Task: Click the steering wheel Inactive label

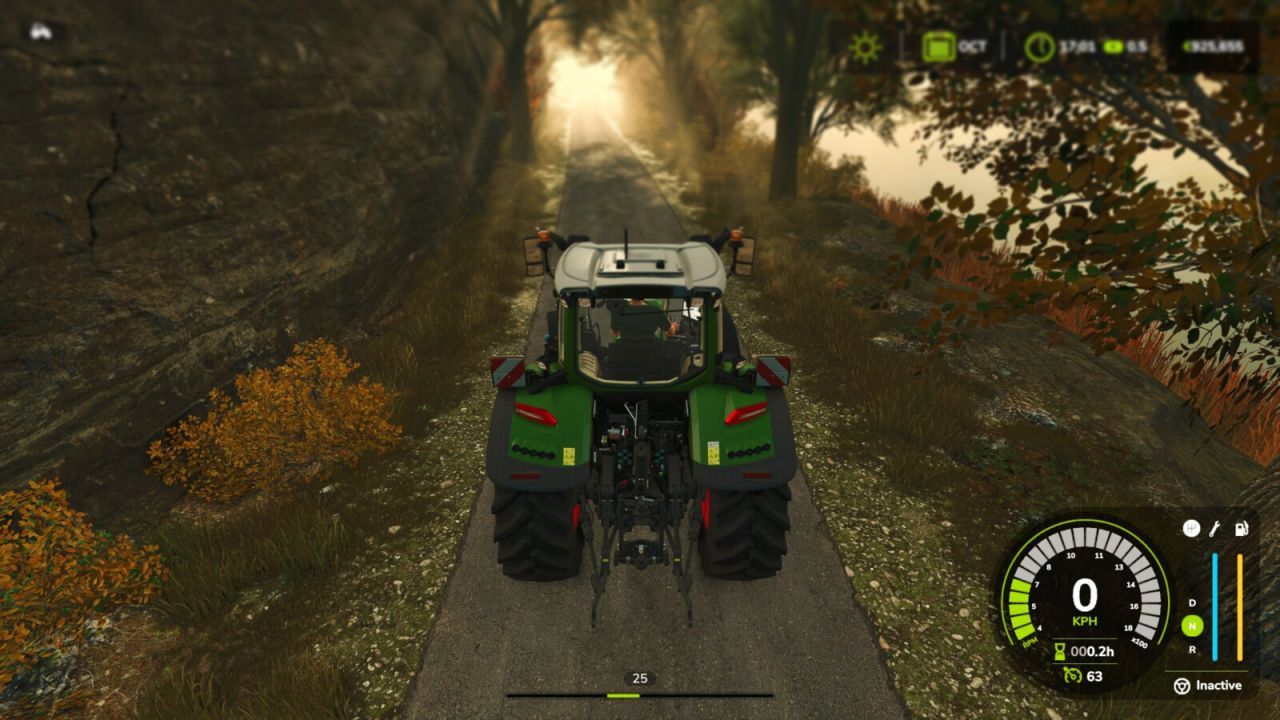Action: (x=1184, y=687)
